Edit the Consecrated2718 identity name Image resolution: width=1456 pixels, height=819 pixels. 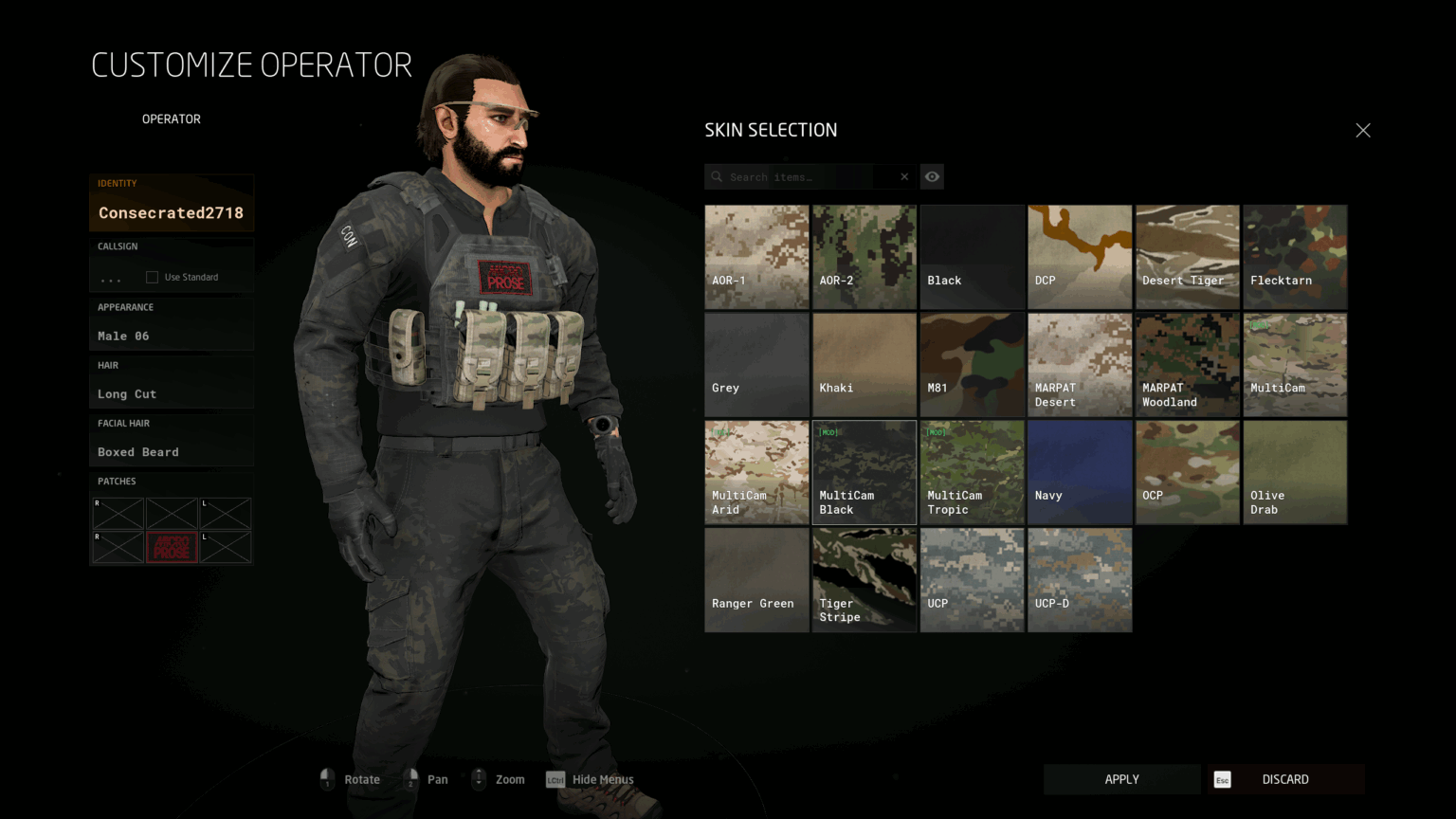coord(172,213)
